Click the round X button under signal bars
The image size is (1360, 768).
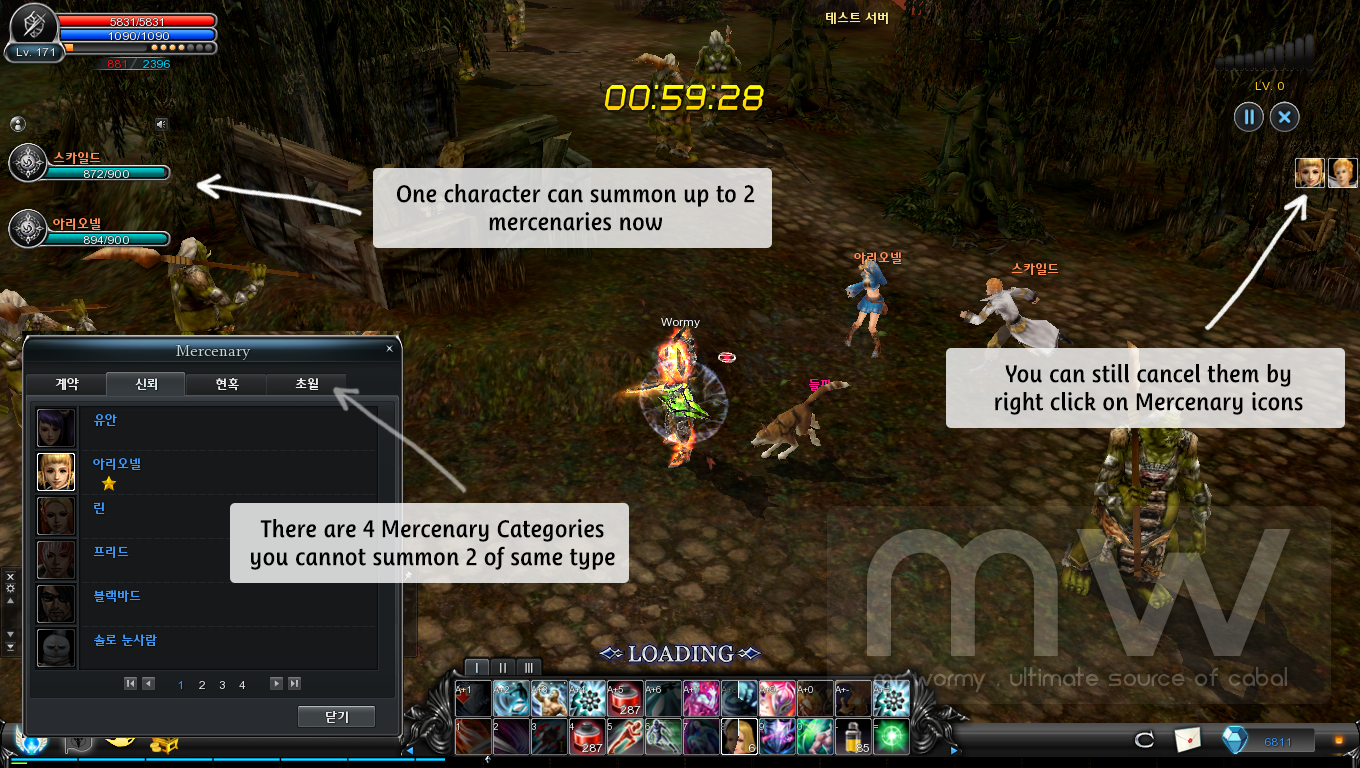(1284, 117)
